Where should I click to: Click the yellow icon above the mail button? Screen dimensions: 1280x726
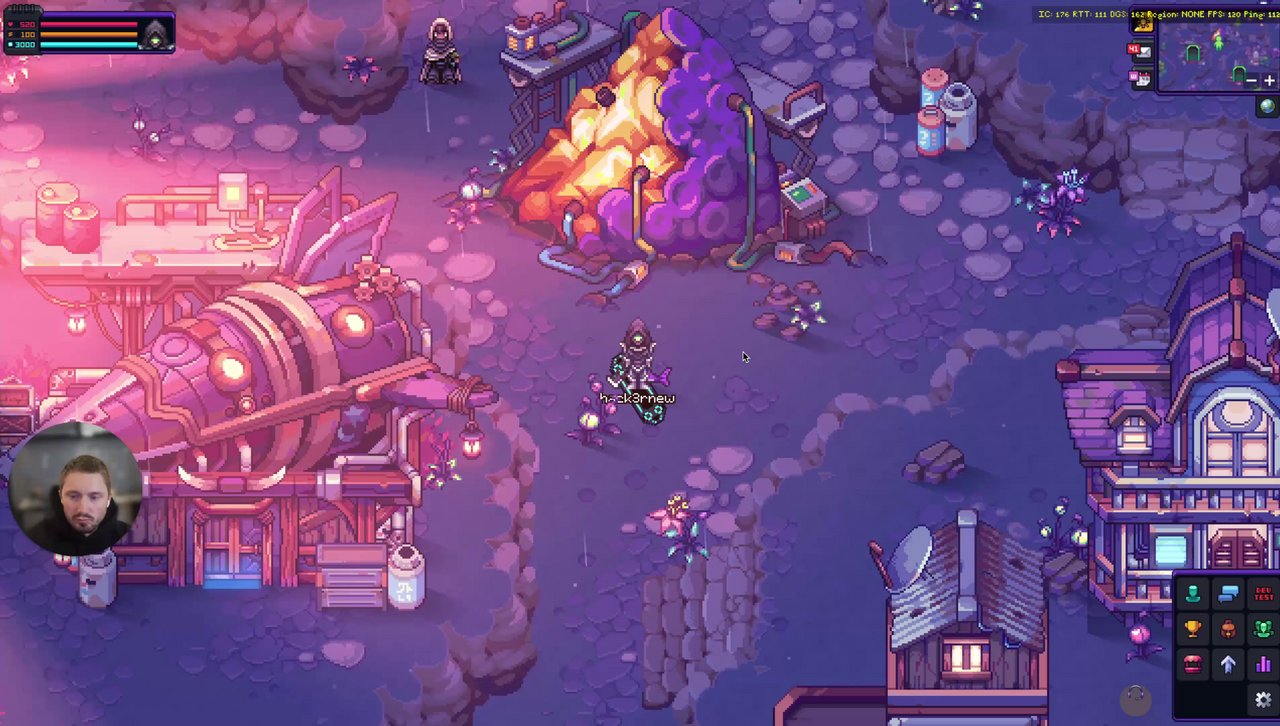tap(1142, 24)
